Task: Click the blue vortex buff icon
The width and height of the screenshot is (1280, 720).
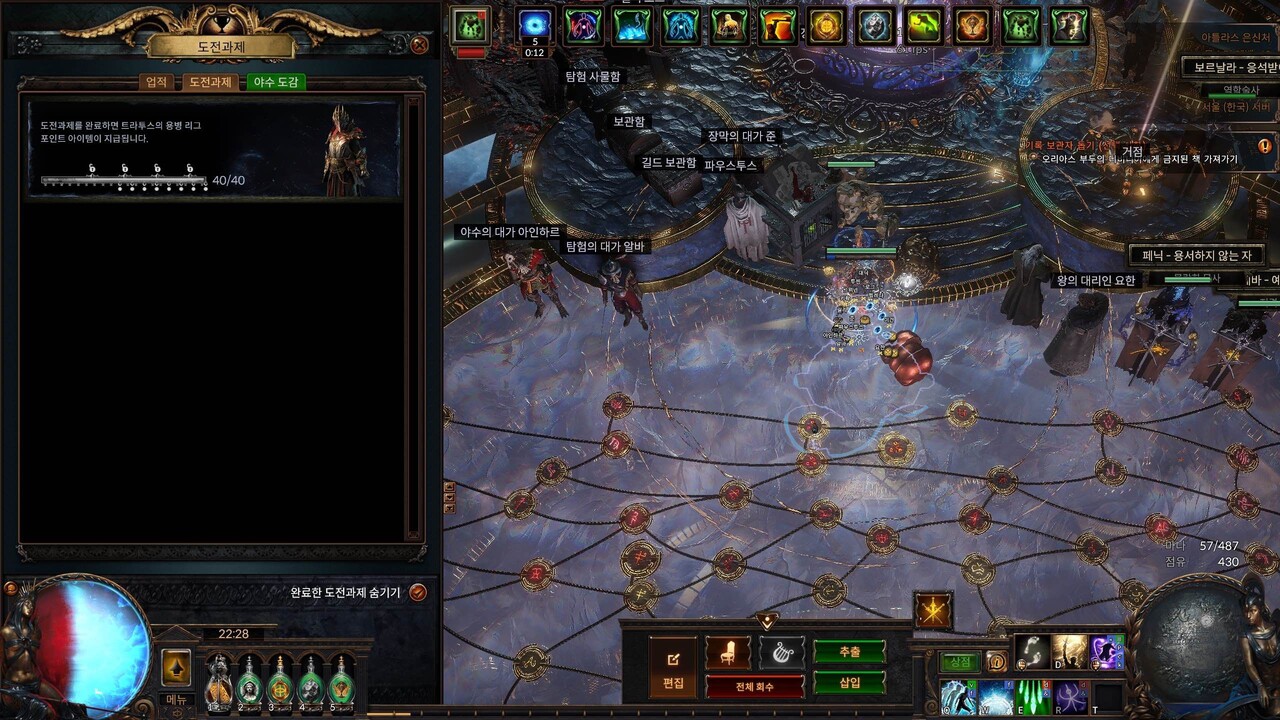Action: 535,25
